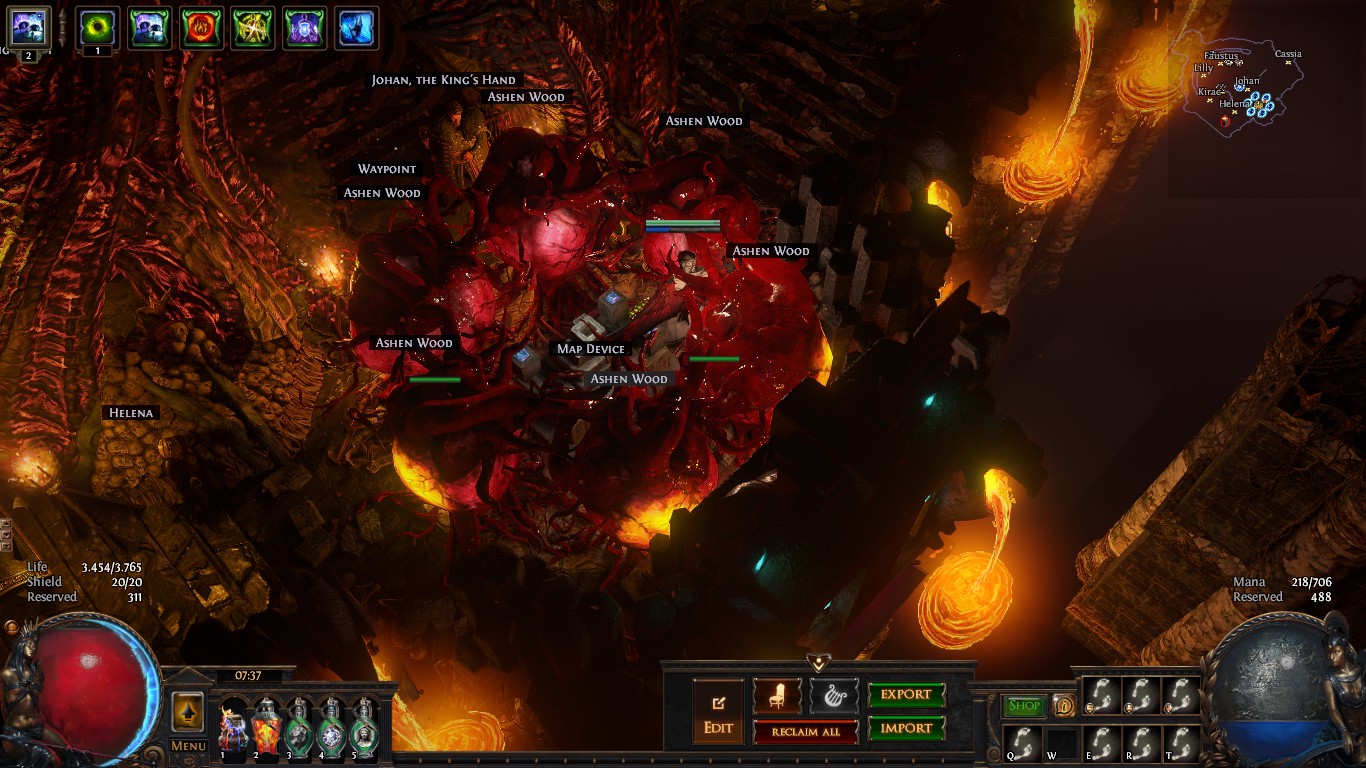Click the gold coin icon beside Shop
This screenshot has width=1366, height=768.
pos(1063,706)
